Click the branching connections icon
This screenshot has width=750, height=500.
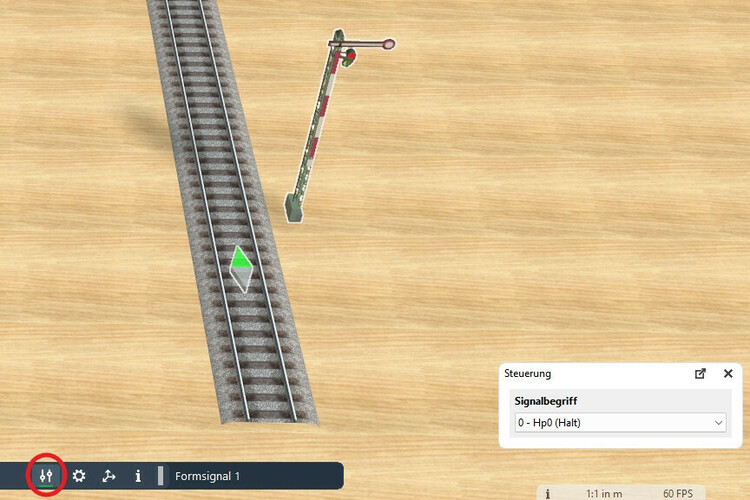(x=109, y=476)
